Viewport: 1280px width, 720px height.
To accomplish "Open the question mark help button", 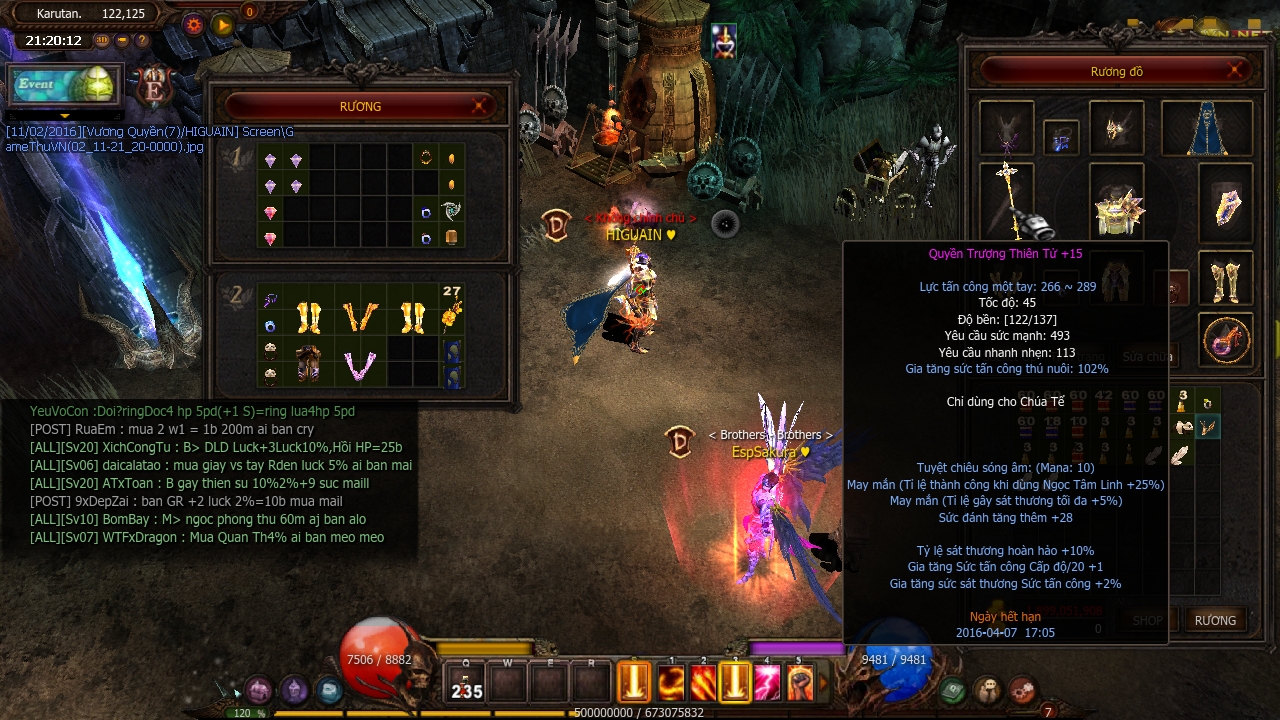I will 143,41.
